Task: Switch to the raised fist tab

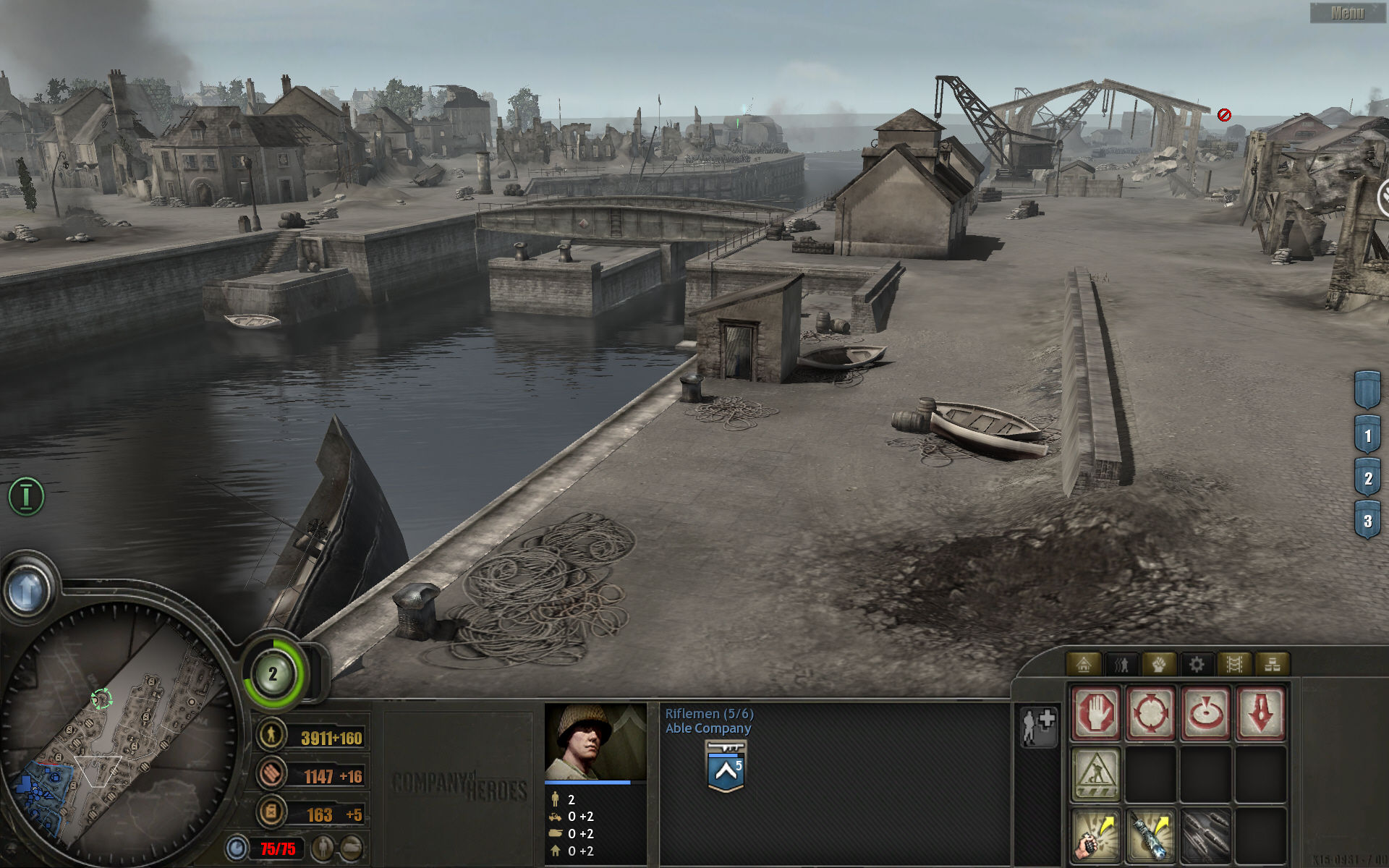Action: (x=1159, y=664)
